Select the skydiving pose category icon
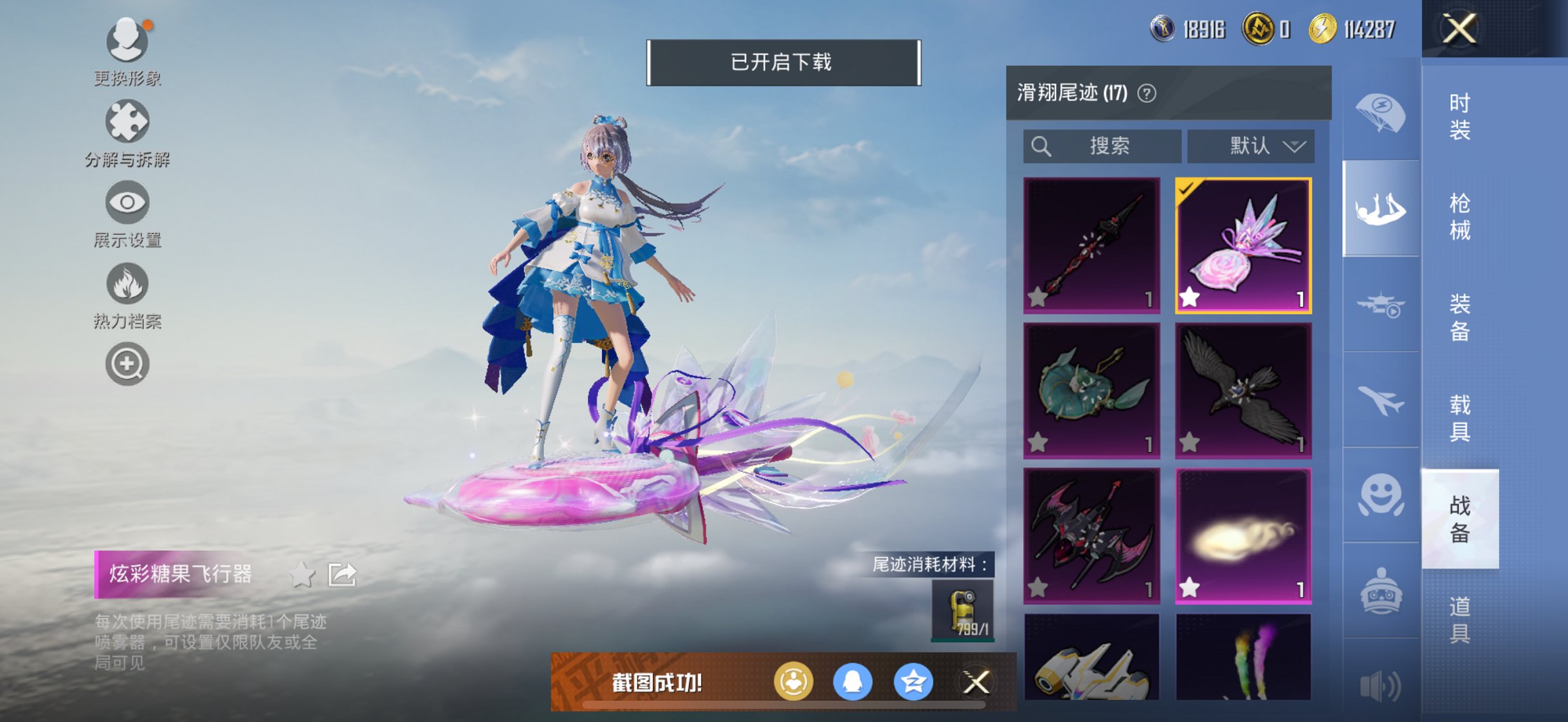The height and width of the screenshot is (722, 1568). pyautogui.click(x=1380, y=207)
